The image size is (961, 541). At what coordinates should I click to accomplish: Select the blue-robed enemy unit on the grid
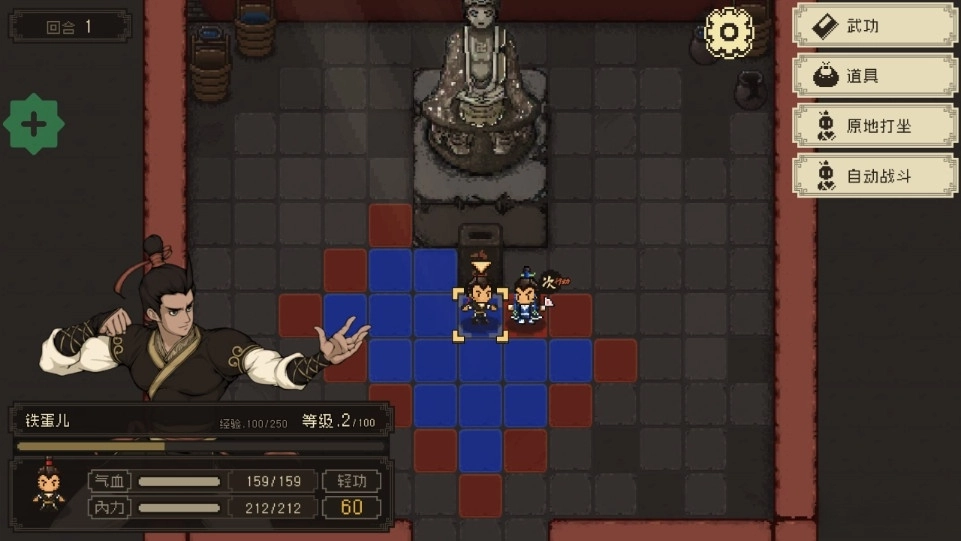tap(525, 300)
